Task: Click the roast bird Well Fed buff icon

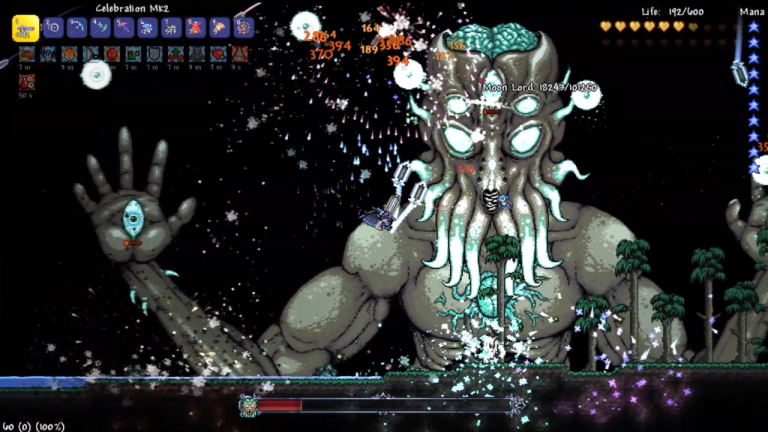Action: pos(26,54)
